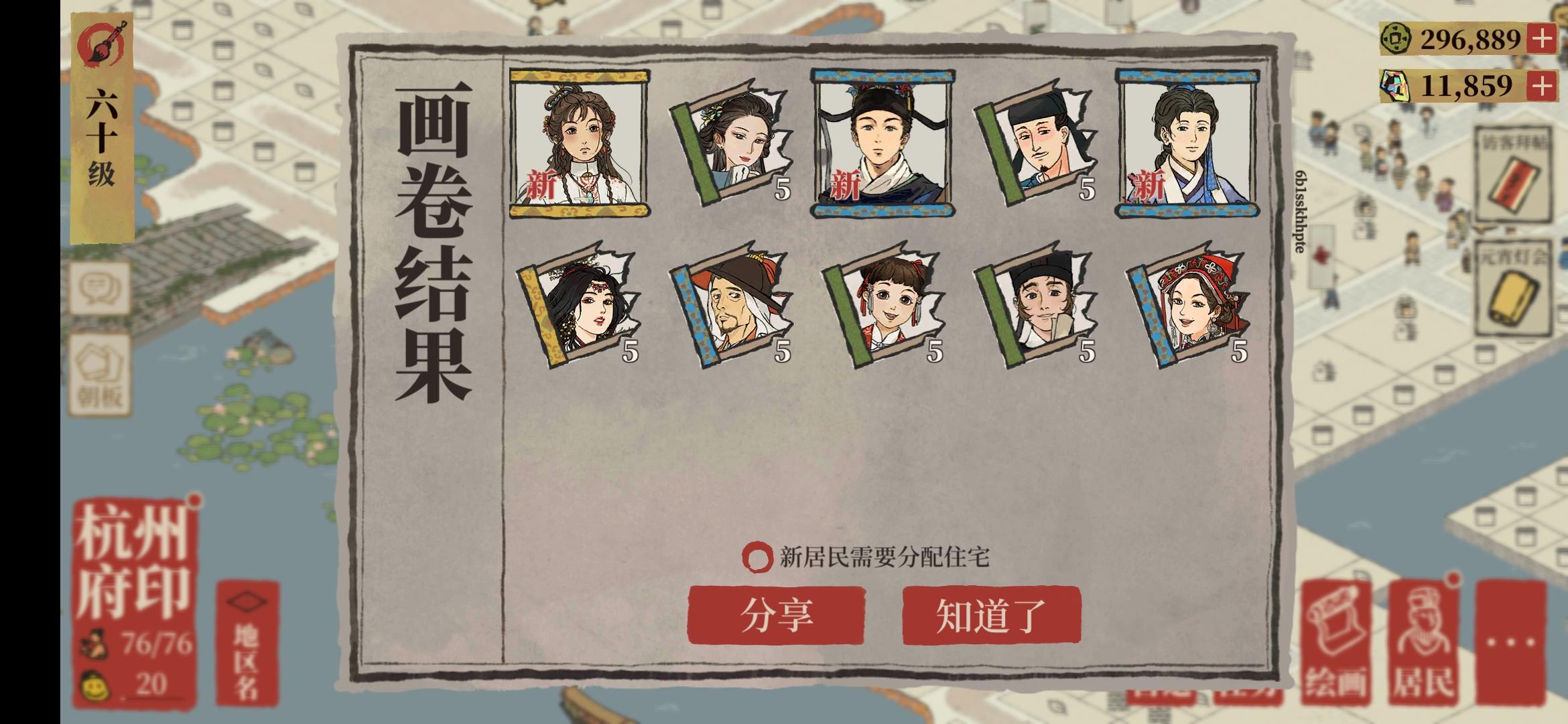This screenshot has height=724, width=1568.
Task: Open the 朝板 court board panel
Action: point(99,372)
